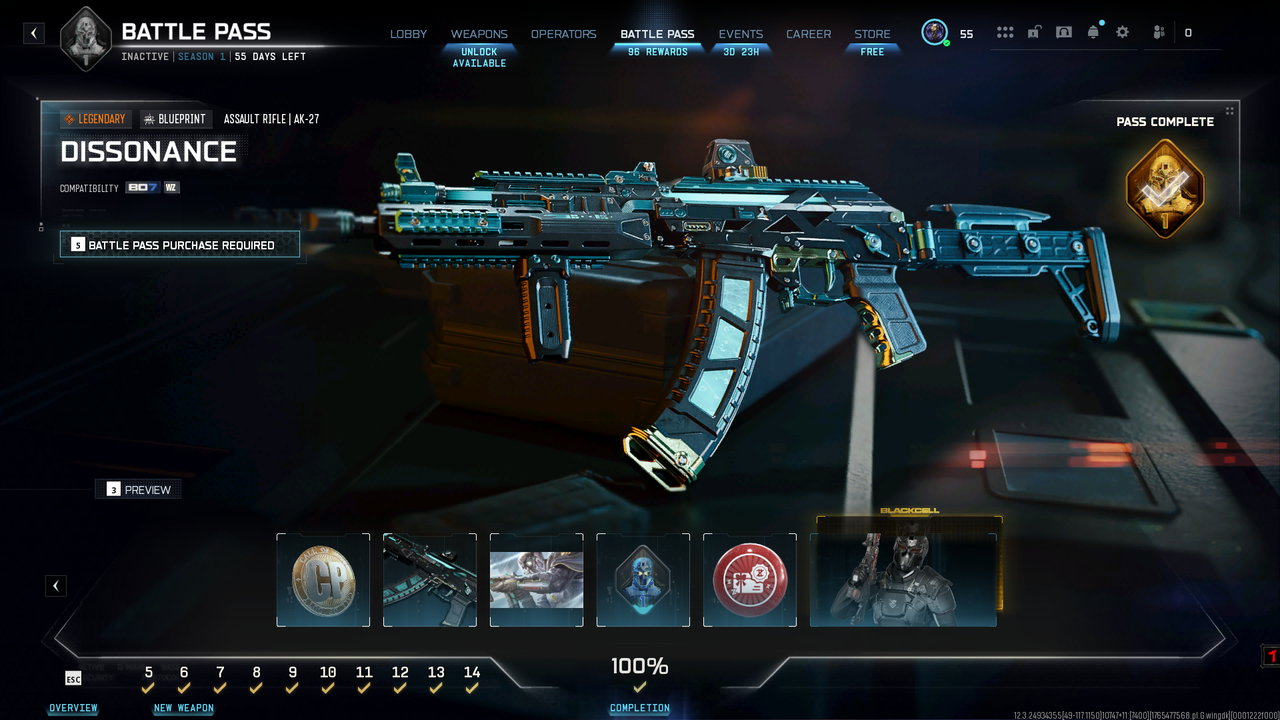Image resolution: width=1280 pixels, height=720 pixels.
Task: Go to the Career tab
Action: 808,34
